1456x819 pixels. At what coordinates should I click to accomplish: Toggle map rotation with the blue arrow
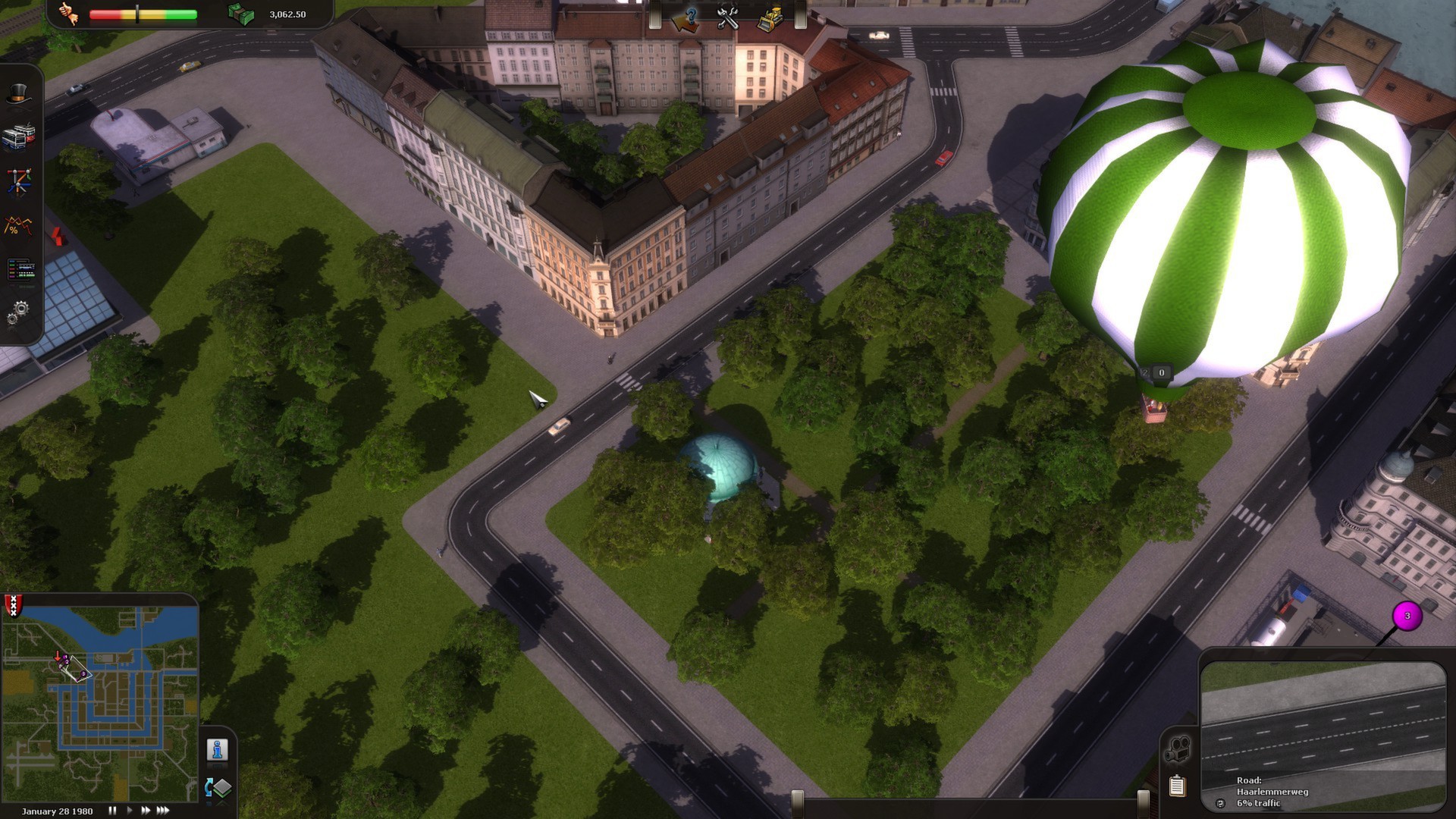pyautogui.click(x=209, y=787)
